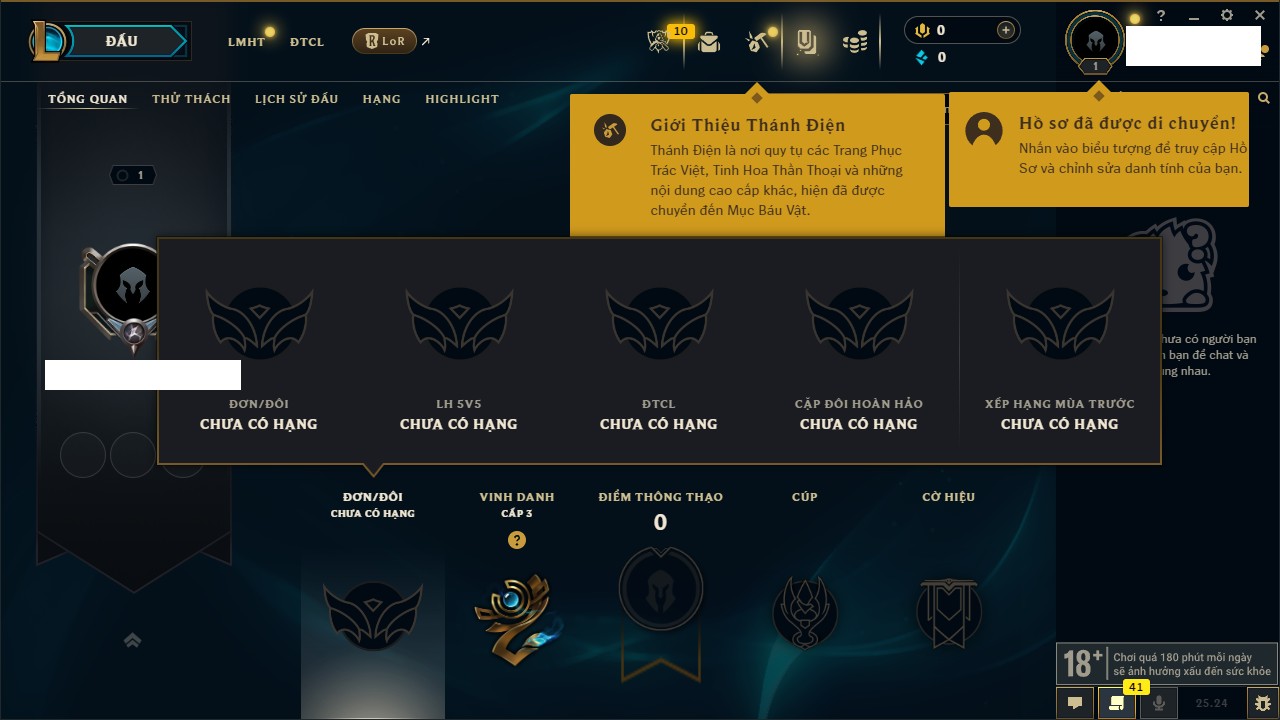Screen dimensions: 1280x720
Task: Go to the HIGHLIGHT tab
Action: (x=462, y=99)
